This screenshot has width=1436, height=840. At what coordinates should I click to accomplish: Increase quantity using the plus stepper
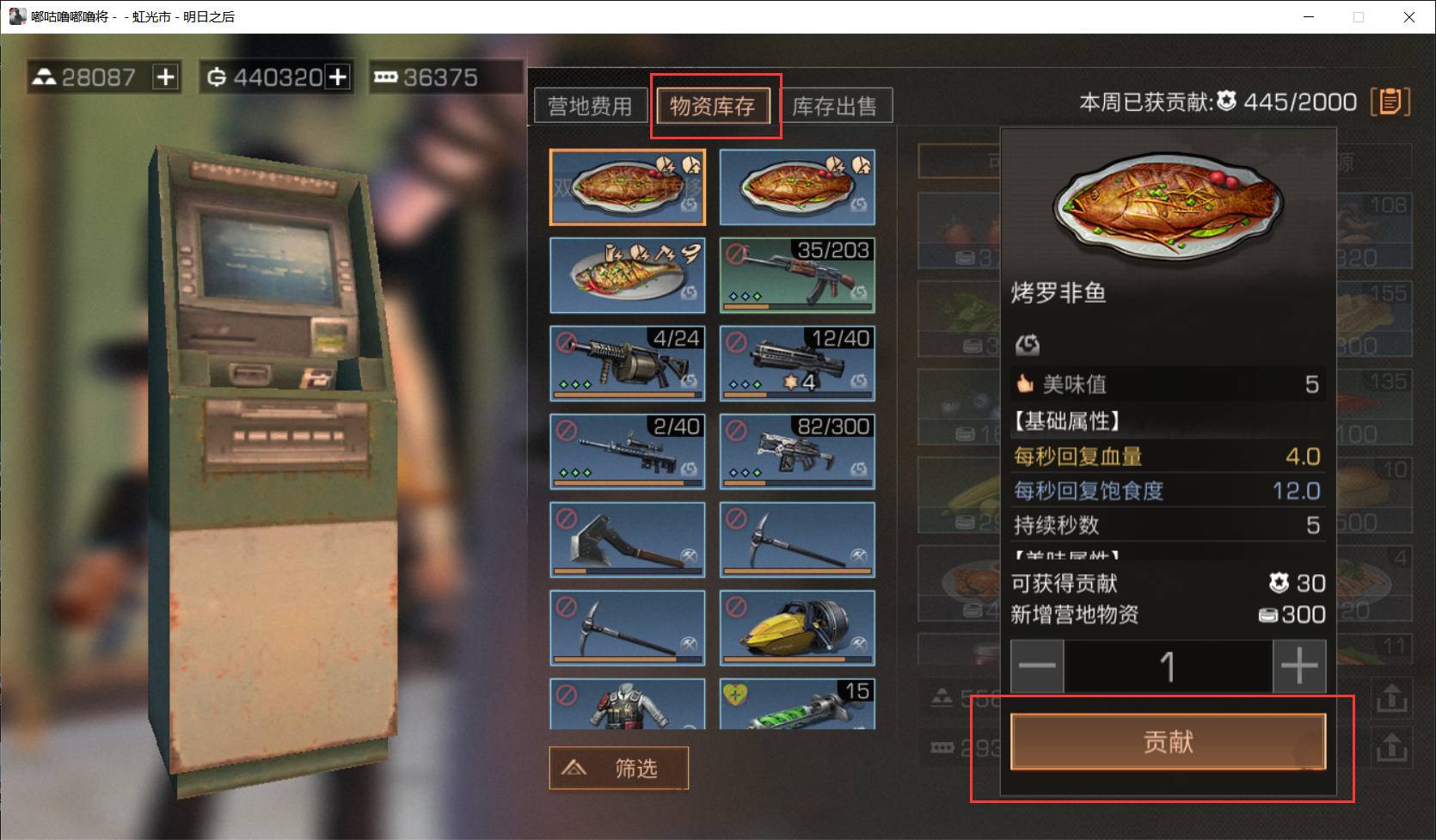pyautogui.click(x=1300, y=664)
